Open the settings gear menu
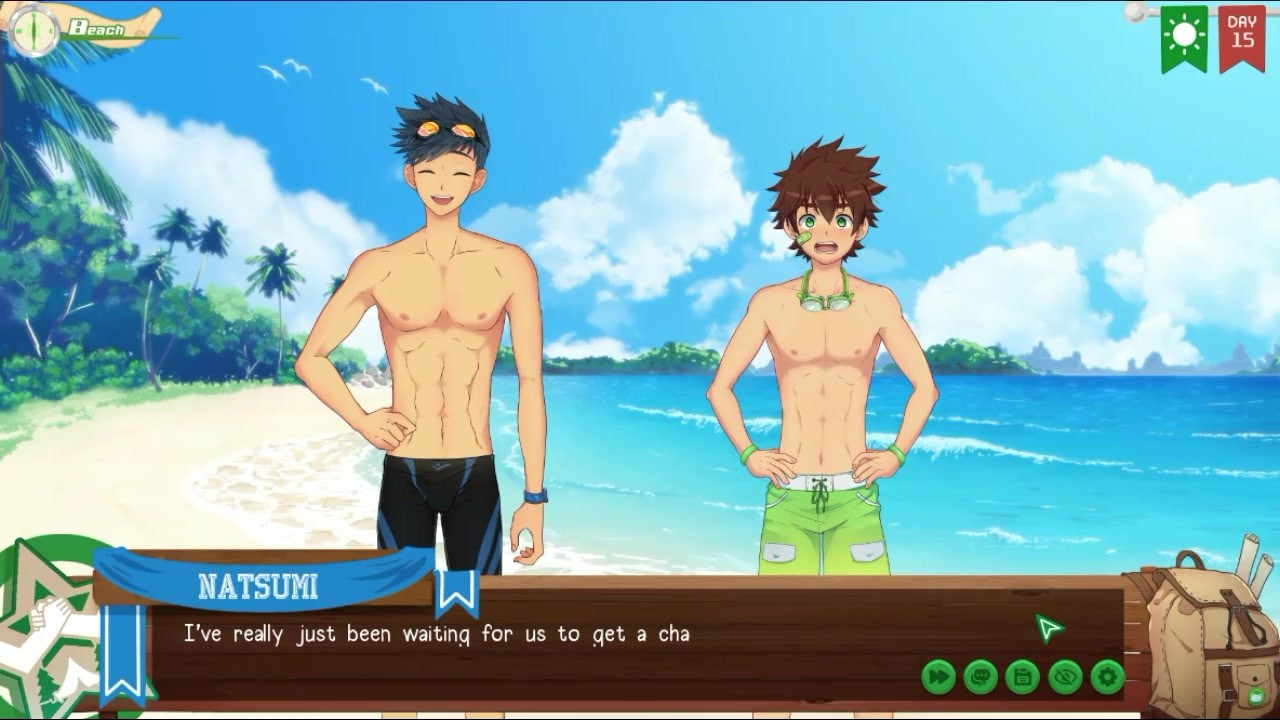The width and height of the screenshot is (1280, 720). (1107, 677)
